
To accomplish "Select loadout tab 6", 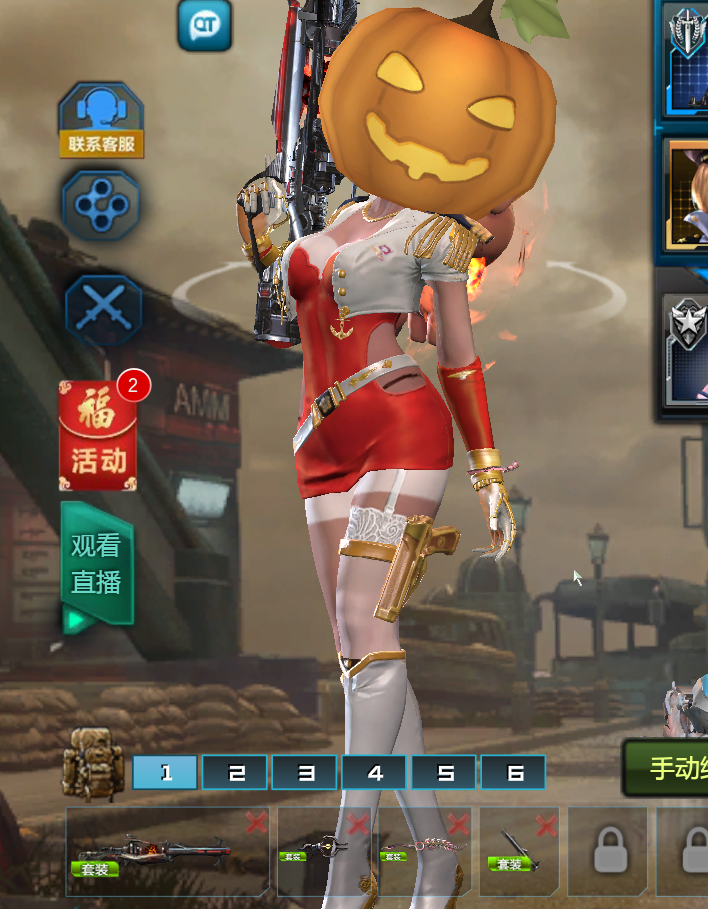I will (513, 772).
